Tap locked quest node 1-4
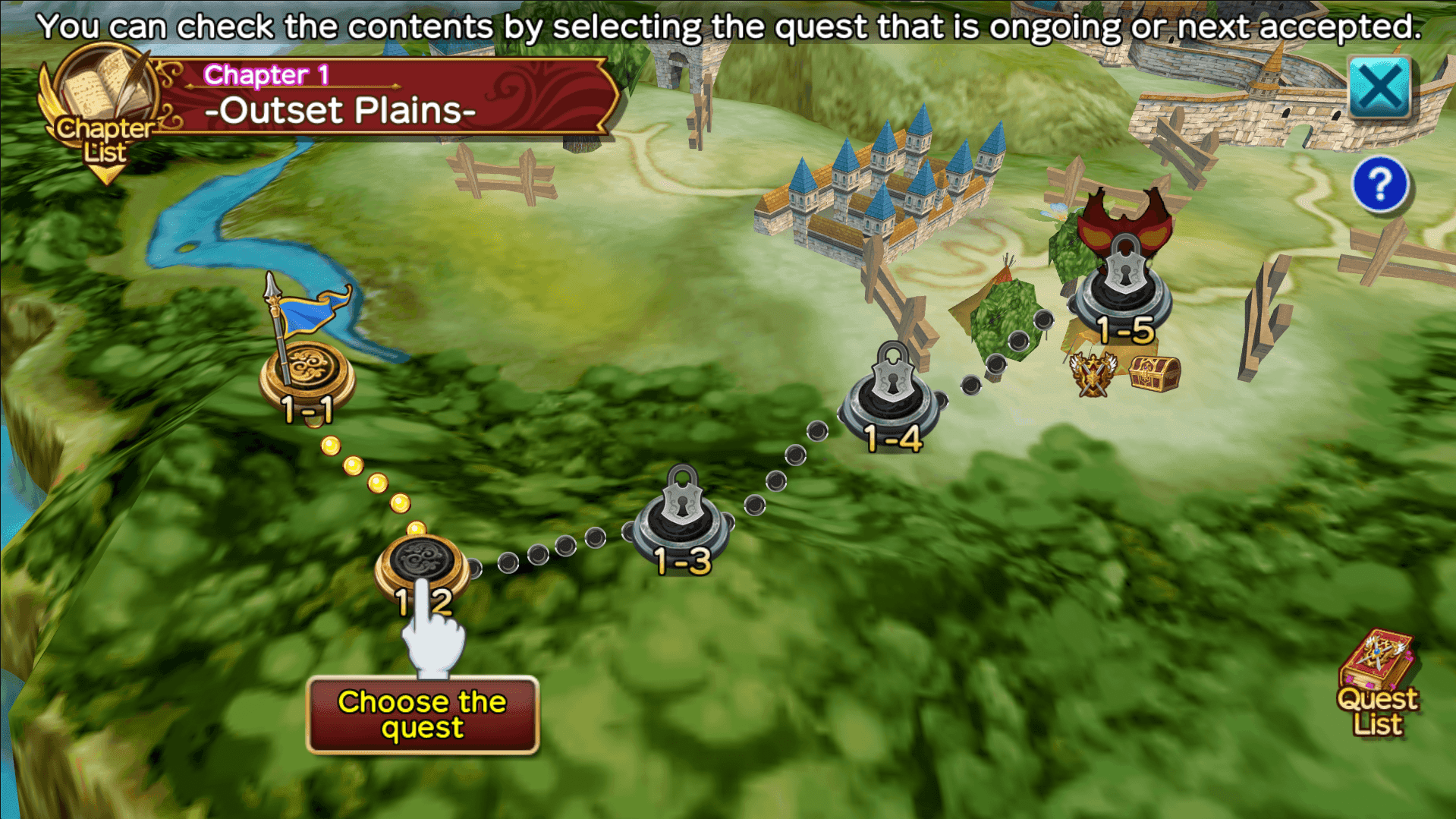The width and height of the screenshot is (1456, 819). coord(892,396)
